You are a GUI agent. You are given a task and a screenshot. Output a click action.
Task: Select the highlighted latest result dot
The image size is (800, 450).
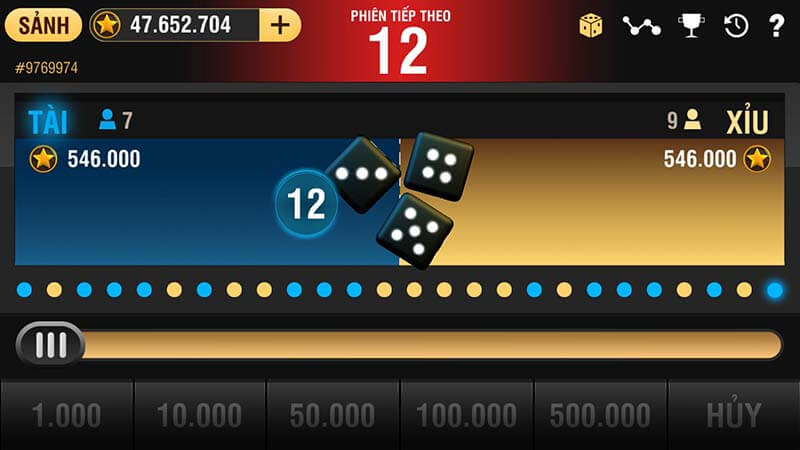pos(775,290)
